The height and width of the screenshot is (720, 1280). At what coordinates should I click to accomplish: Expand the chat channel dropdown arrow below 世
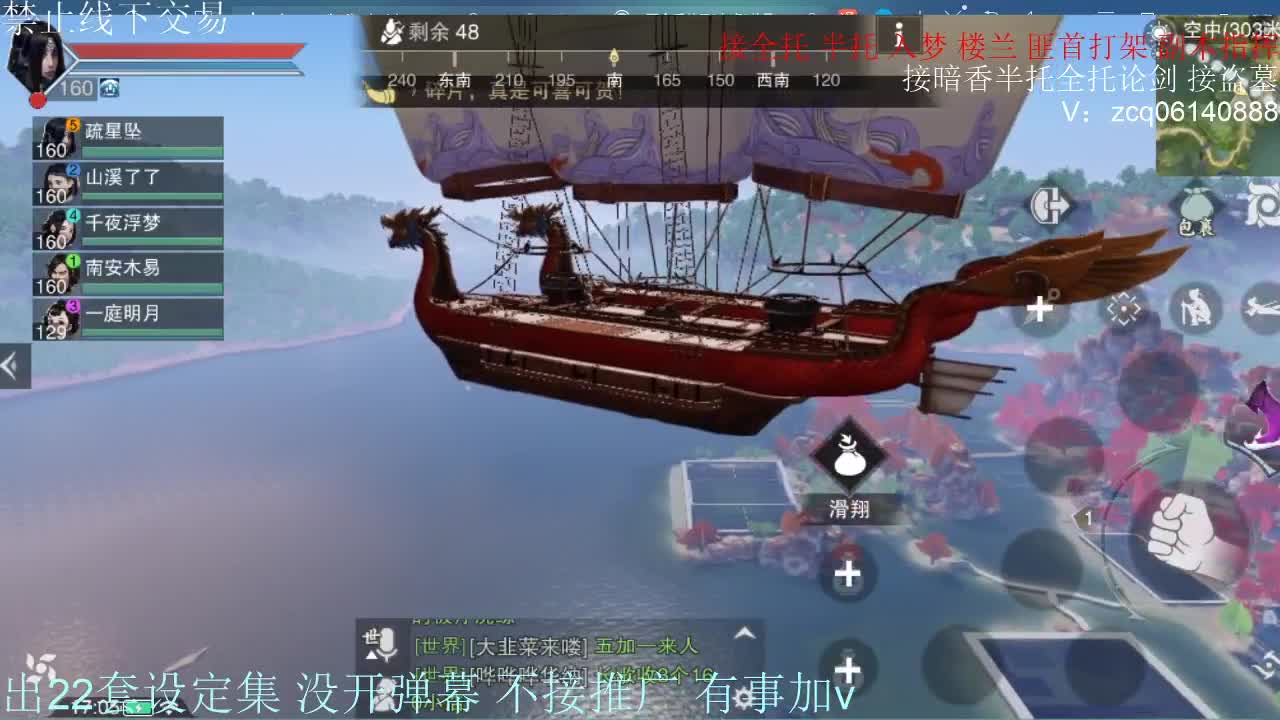(x=372, y=656)
